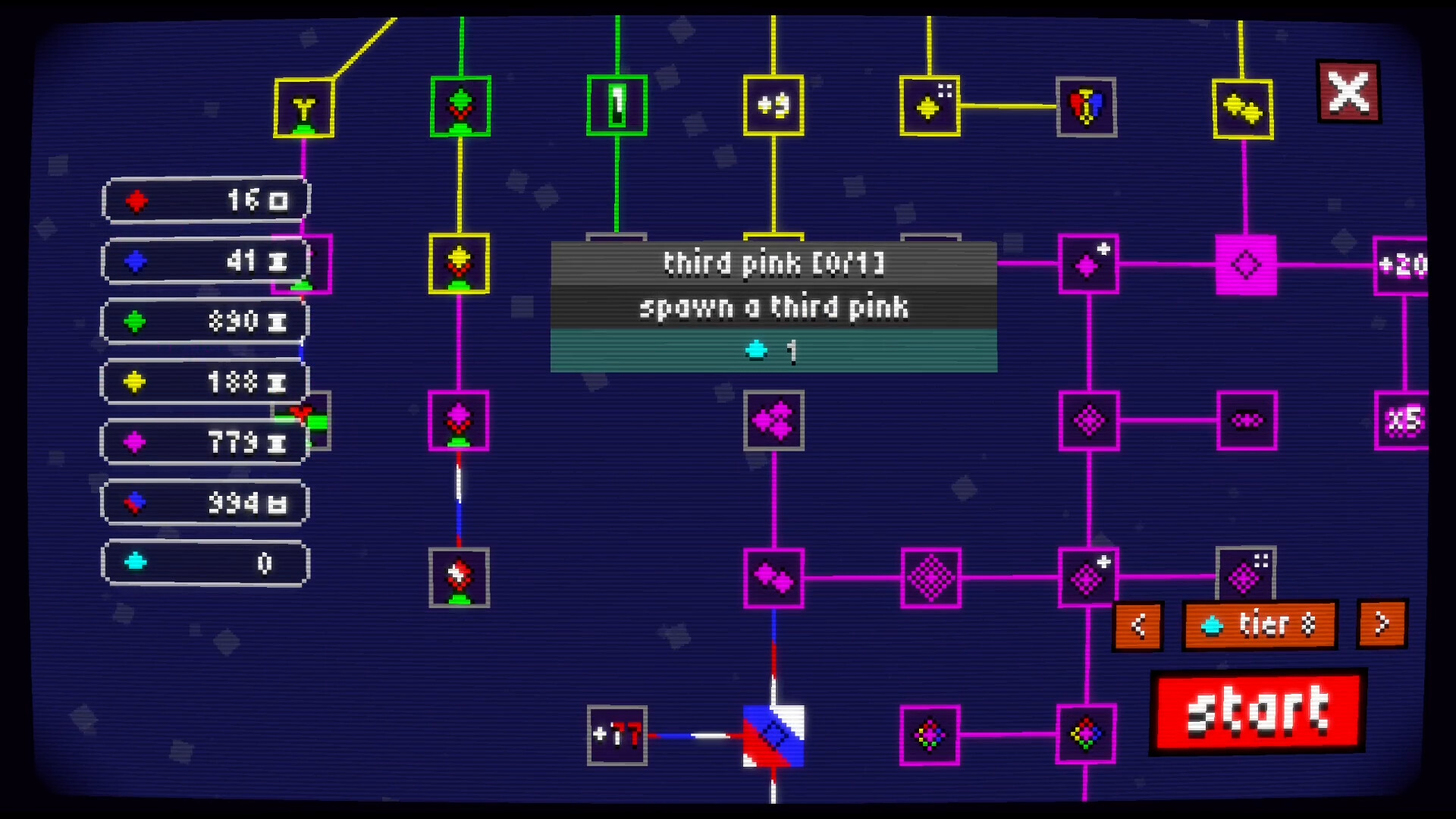Screen dimensions: 1456x819
Task: Select the tri-colored heart node
Action: tap(1086, 106)
